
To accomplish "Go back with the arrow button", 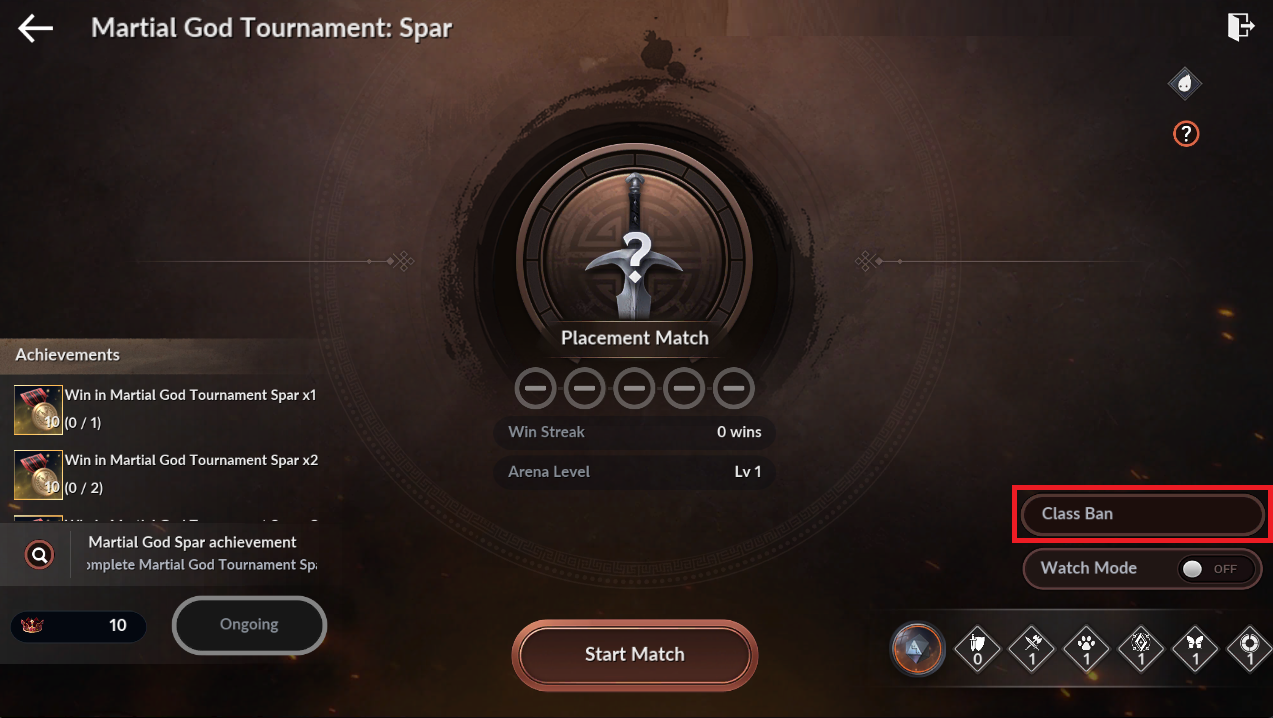I will 36,28.
